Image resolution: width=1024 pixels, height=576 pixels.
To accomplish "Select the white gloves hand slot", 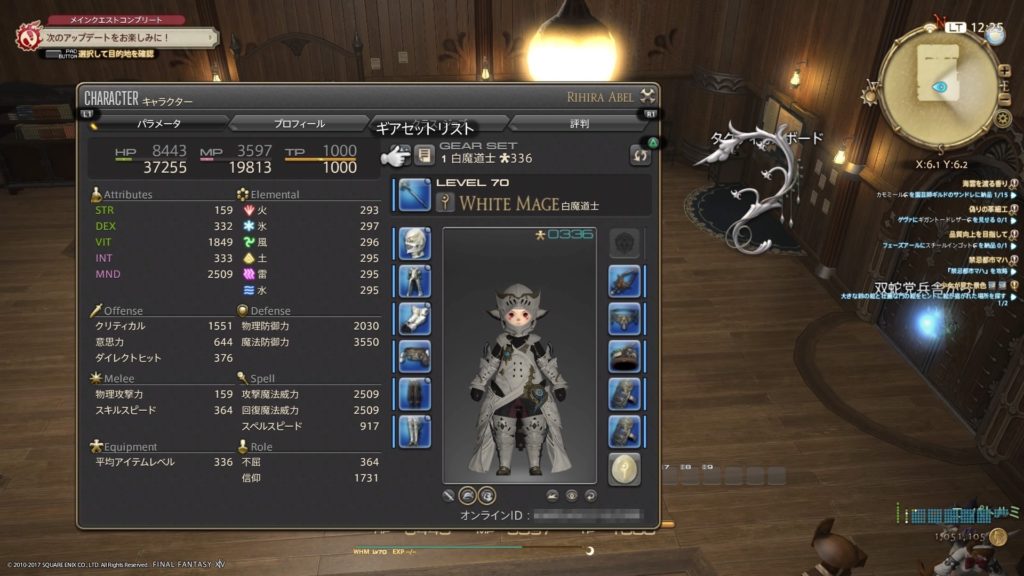I will click(414, 318).
